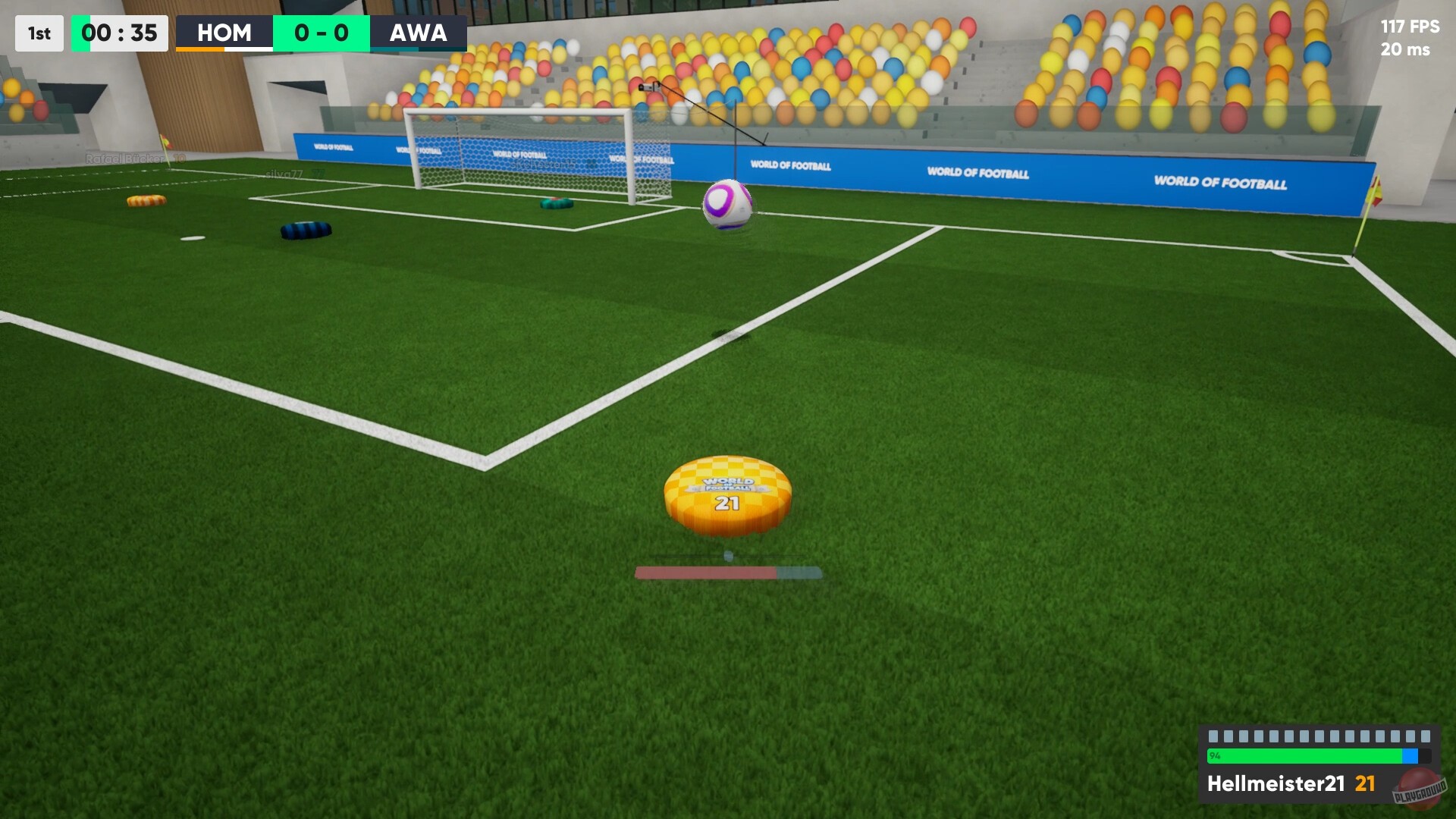
Task: Click the 117 FPS performance readout
Action: [x=1408, y=27]
